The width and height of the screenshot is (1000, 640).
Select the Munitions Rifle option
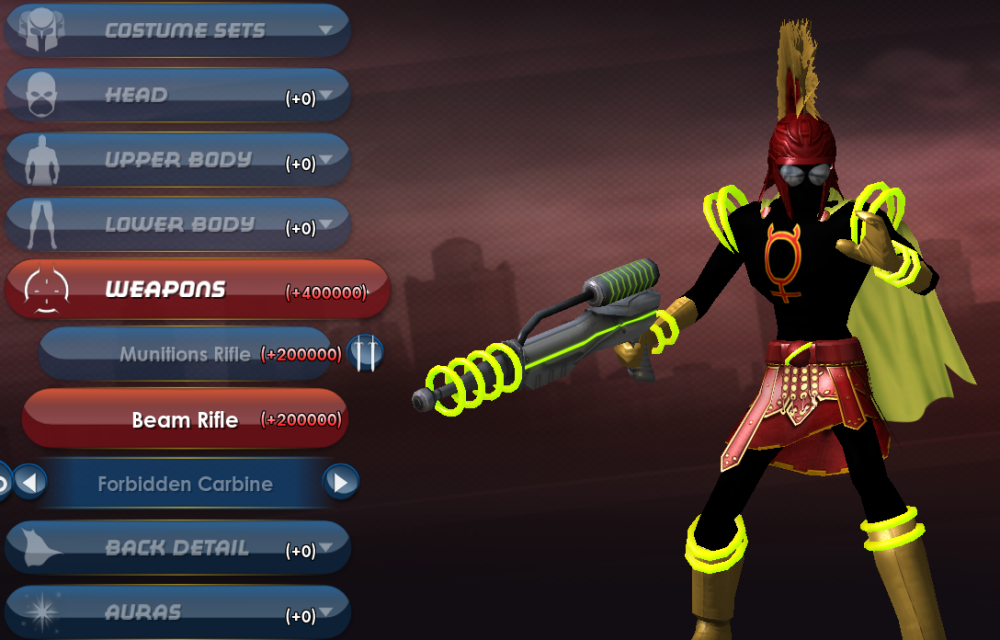[x=185, y=354]
